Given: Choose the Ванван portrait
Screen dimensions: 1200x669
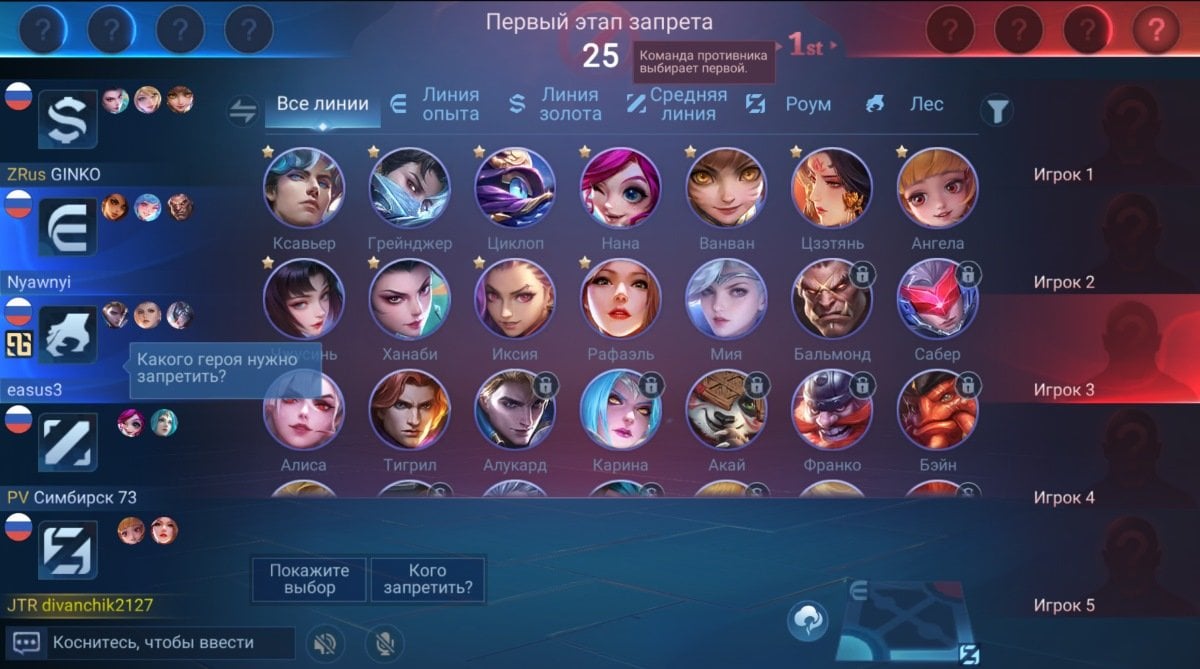Looking at the screenshot, I should tap(726, 188).
